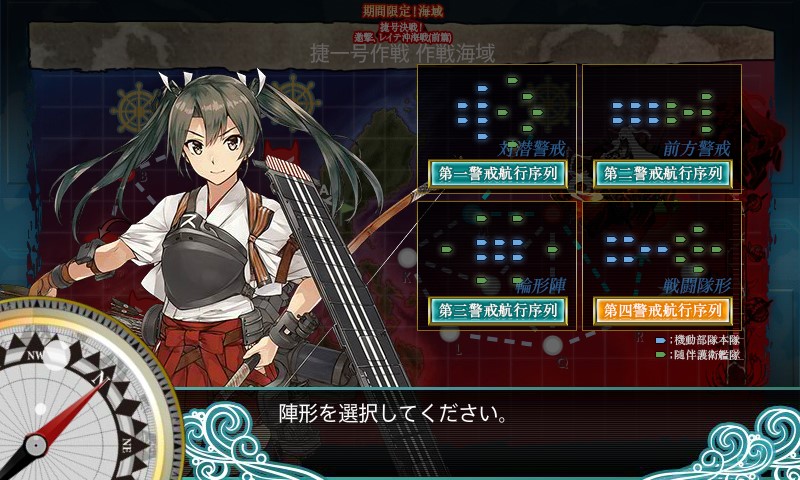Choose the 第二警戒航行序列 formation

662,173
